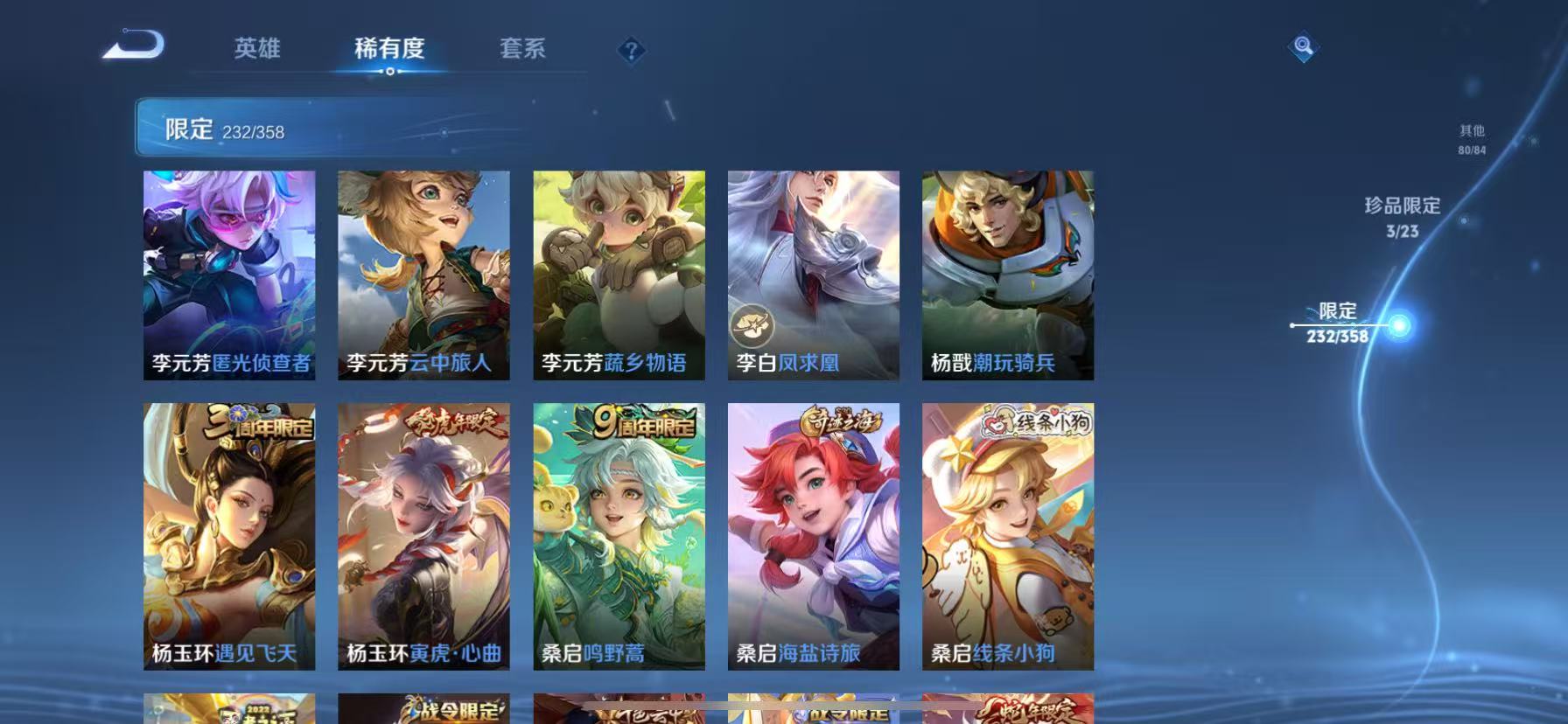This screenshot has height=724, width=1568.
Task: Click the back arrow icon at top left
Action: (x=133, y=45)
